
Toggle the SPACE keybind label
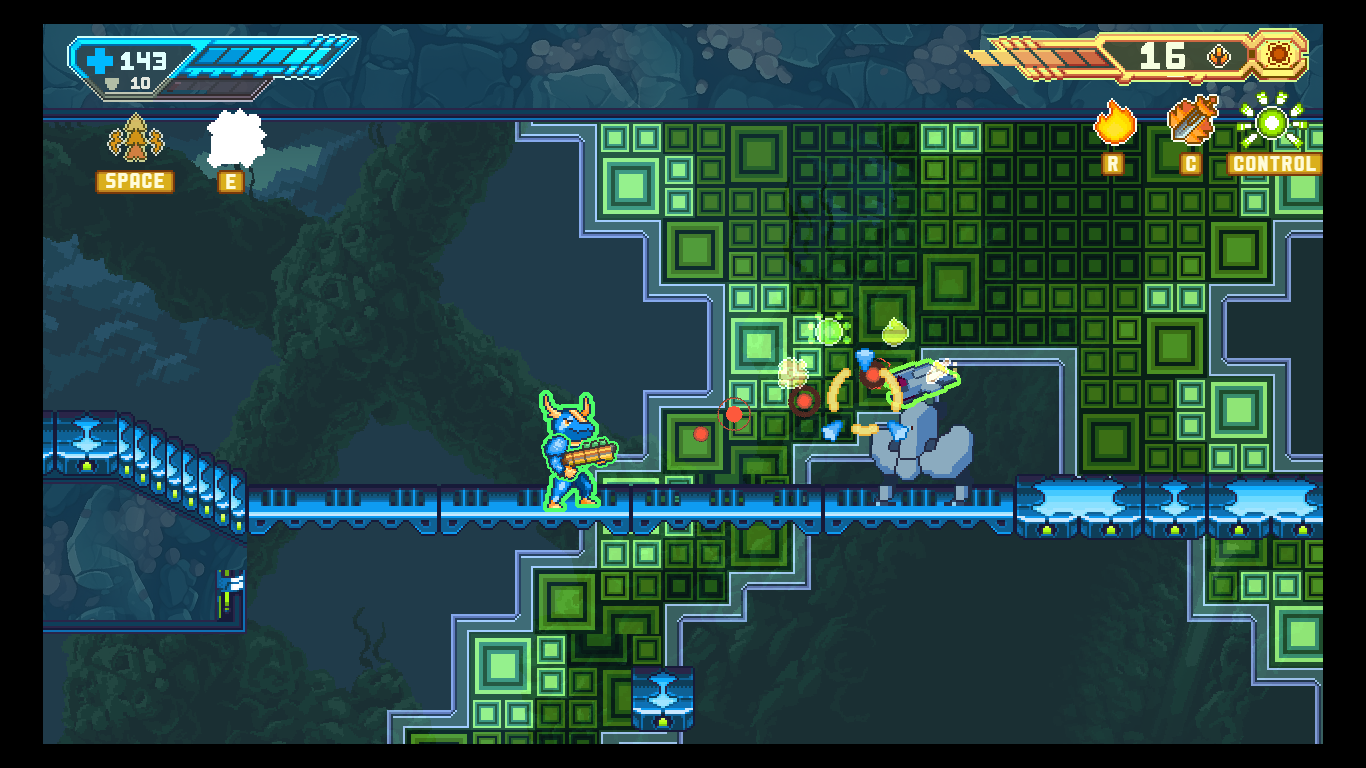point(134,181)
